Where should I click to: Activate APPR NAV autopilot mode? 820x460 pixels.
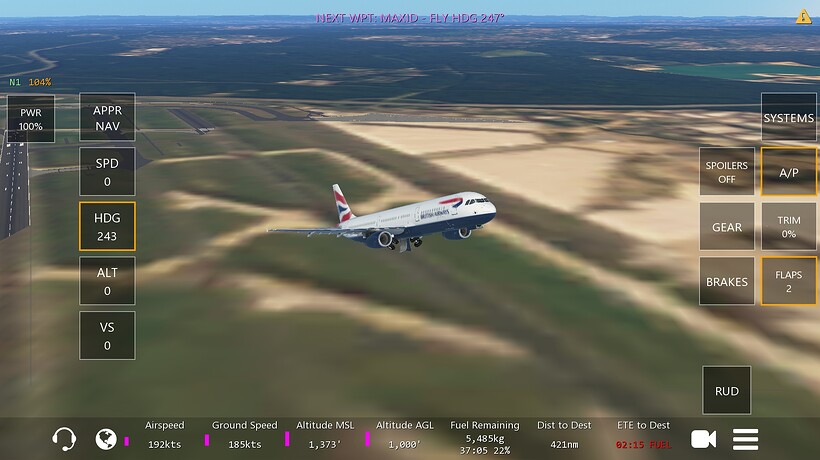click(107, 118)
